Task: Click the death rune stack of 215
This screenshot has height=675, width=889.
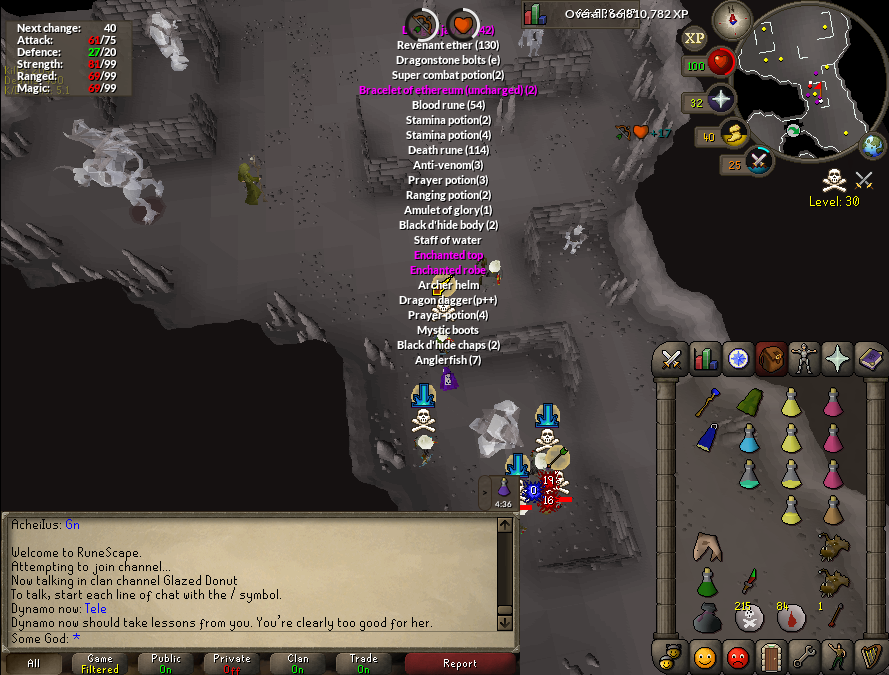Action: (x=748, y=618)
